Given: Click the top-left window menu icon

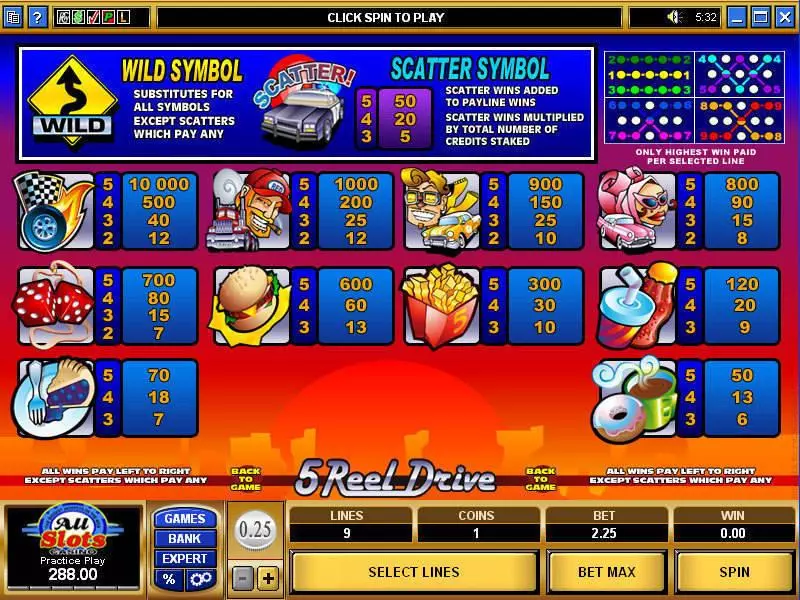Looking at the screenshot, I should click(x=13, y=17).
